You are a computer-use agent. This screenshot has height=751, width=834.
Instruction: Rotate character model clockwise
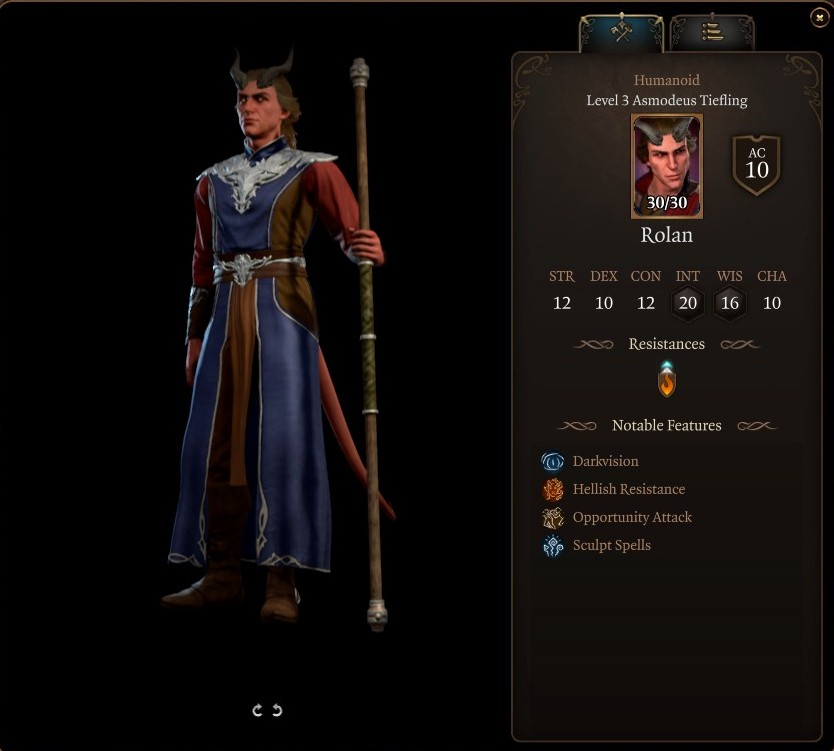(x=258, y=710)
